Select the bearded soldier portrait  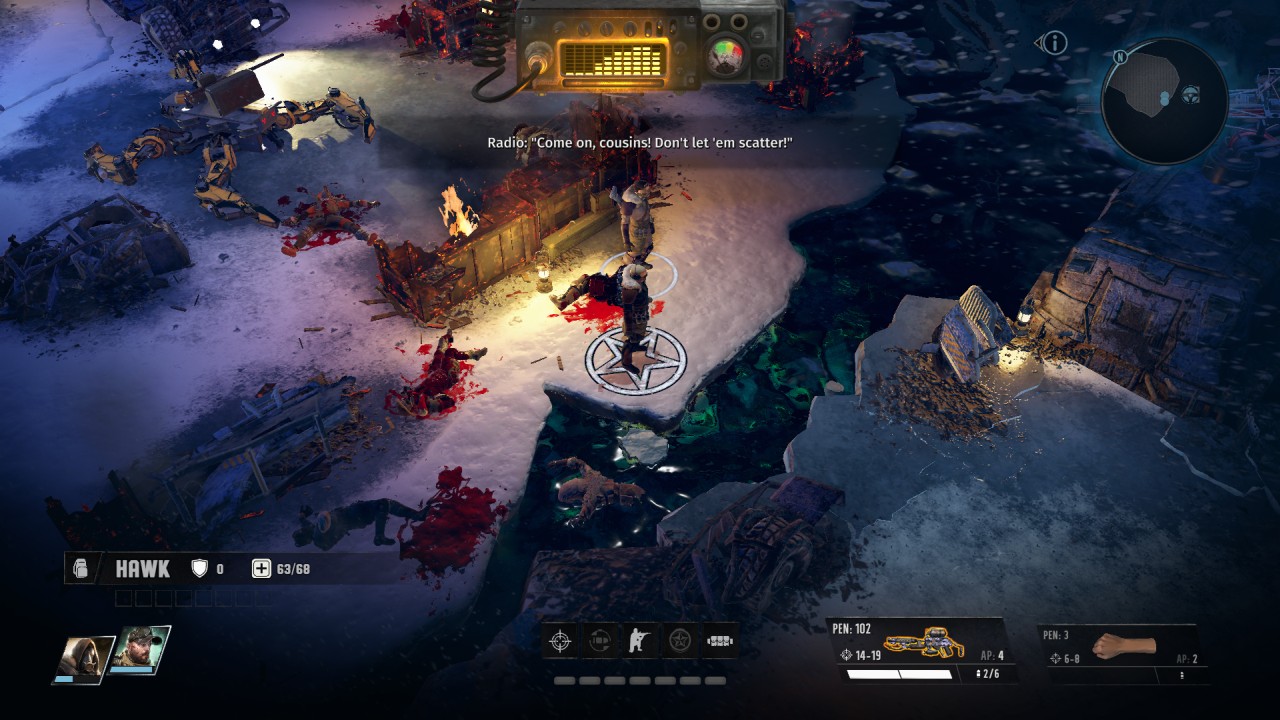point(140,650)
